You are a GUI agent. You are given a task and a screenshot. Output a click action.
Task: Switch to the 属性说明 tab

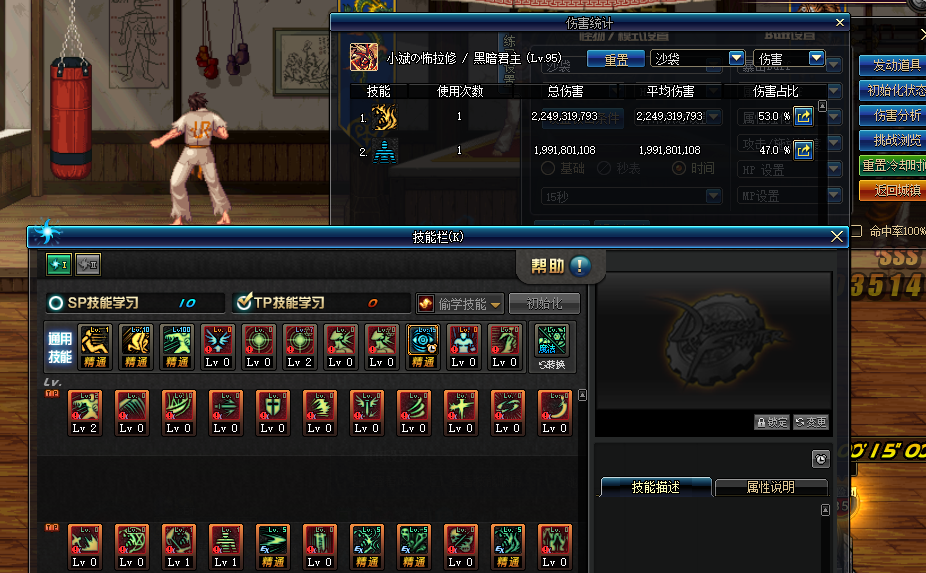[x=771, y=488]
